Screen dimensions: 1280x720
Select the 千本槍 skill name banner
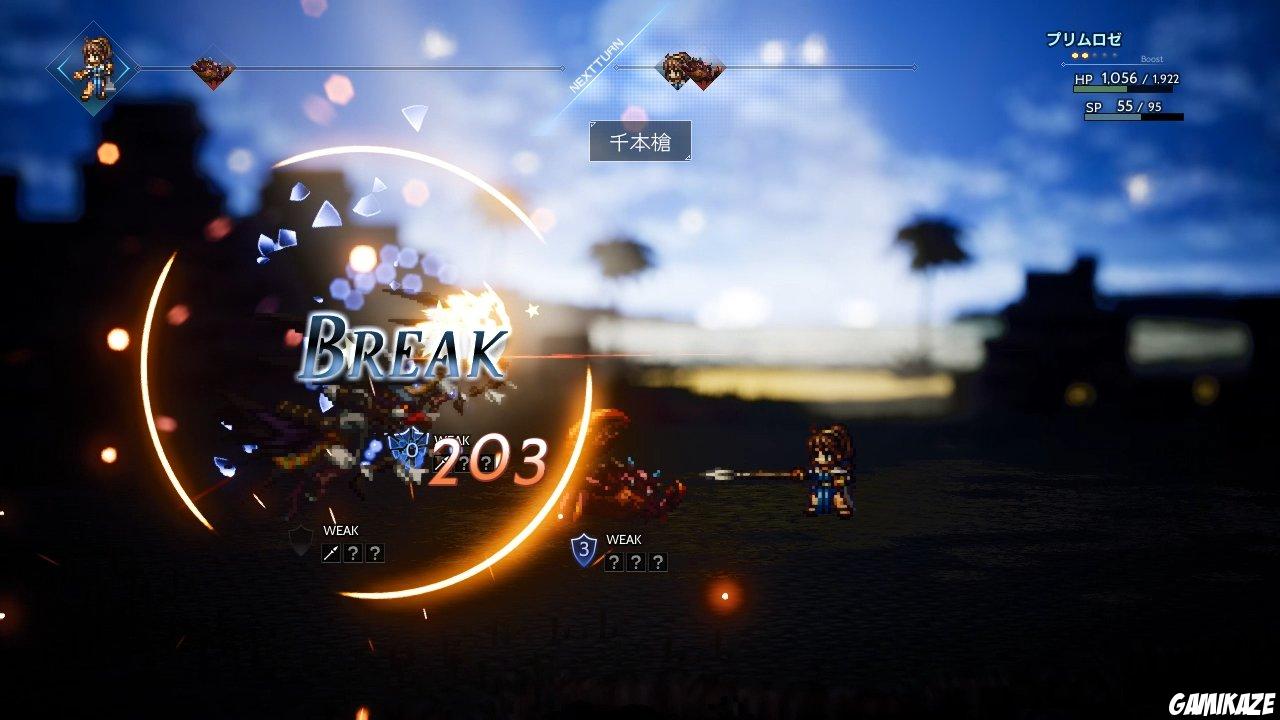(x=641, y=142)
